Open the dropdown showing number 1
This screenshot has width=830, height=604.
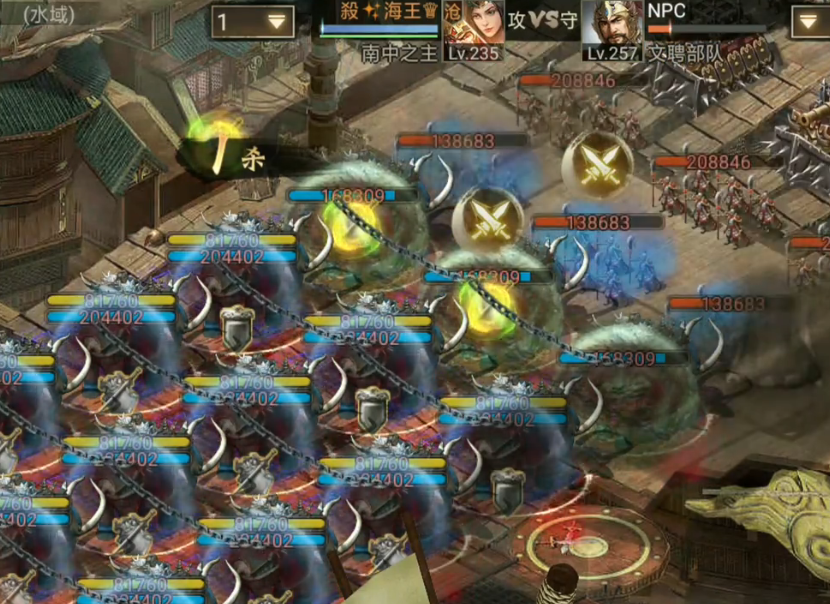252,21
